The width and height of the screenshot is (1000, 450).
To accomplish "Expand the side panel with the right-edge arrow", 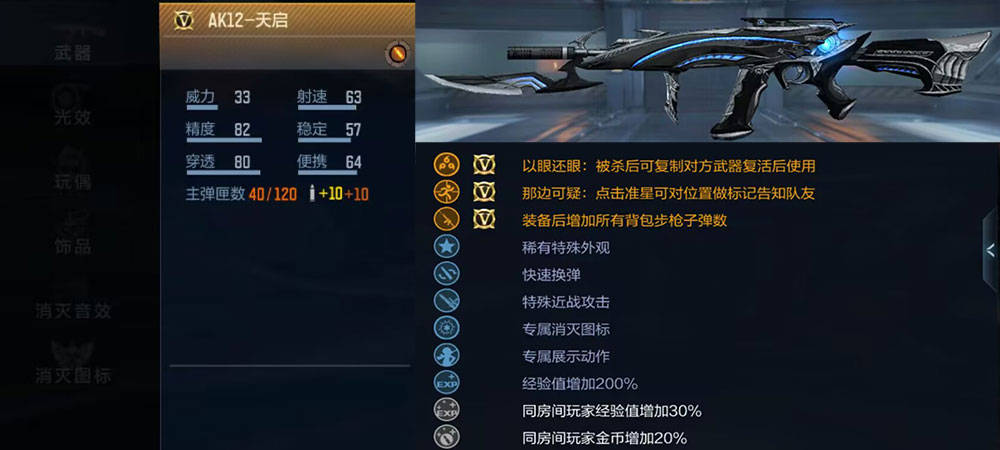I will click(989, 250).
